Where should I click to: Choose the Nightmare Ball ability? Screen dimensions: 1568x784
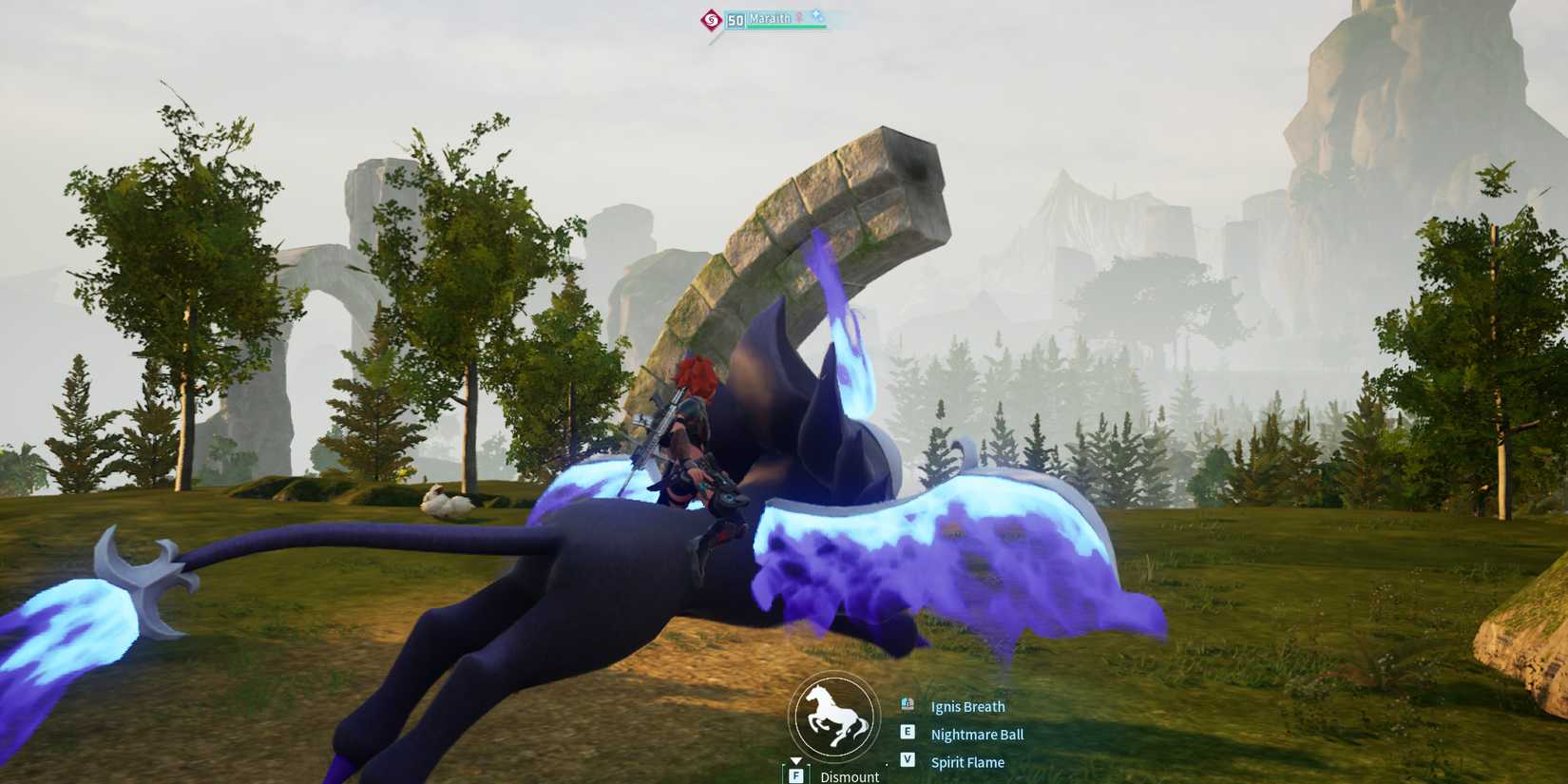click(x=976, y=734)
